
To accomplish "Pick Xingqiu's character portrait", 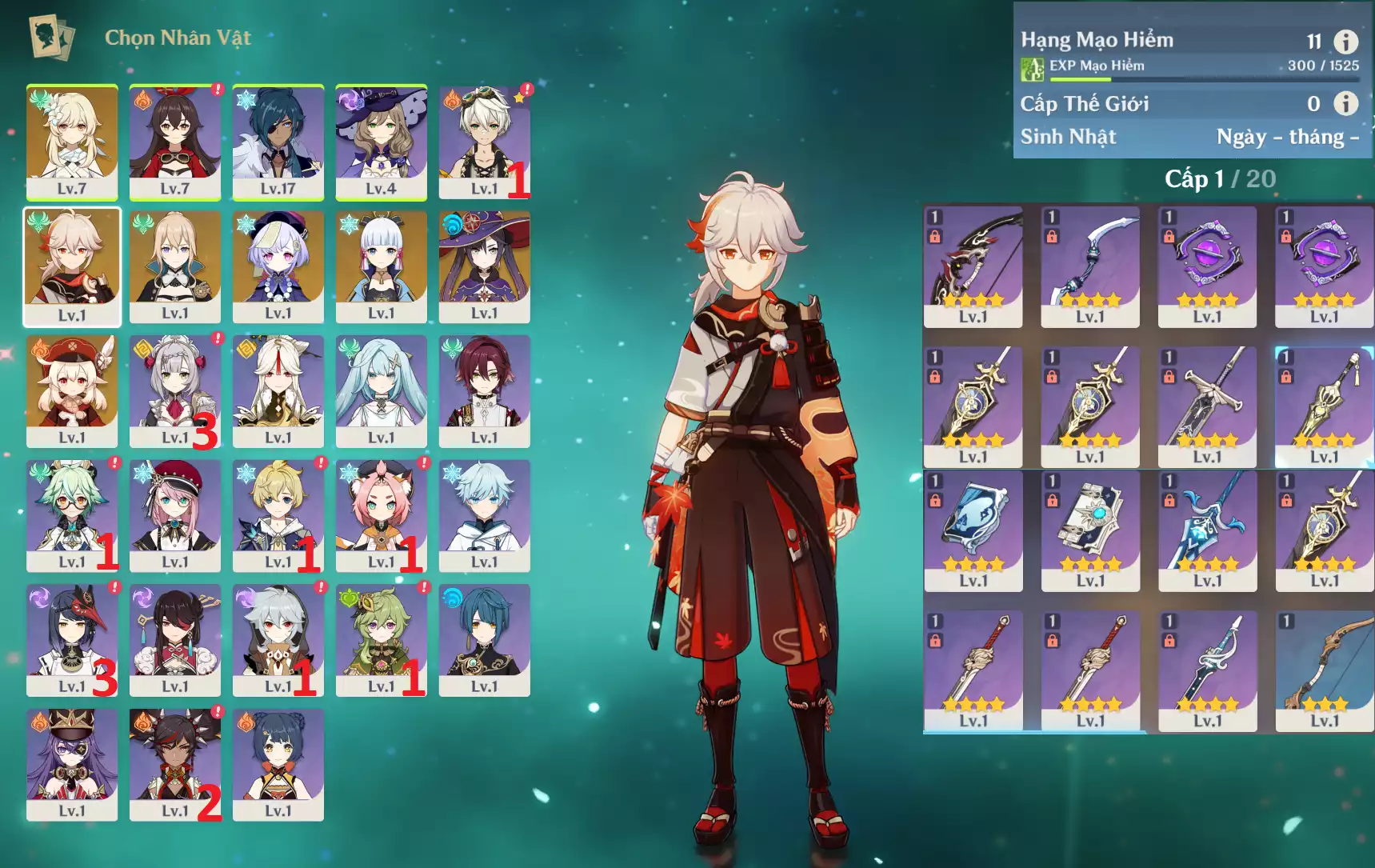I will coord(484,639).
